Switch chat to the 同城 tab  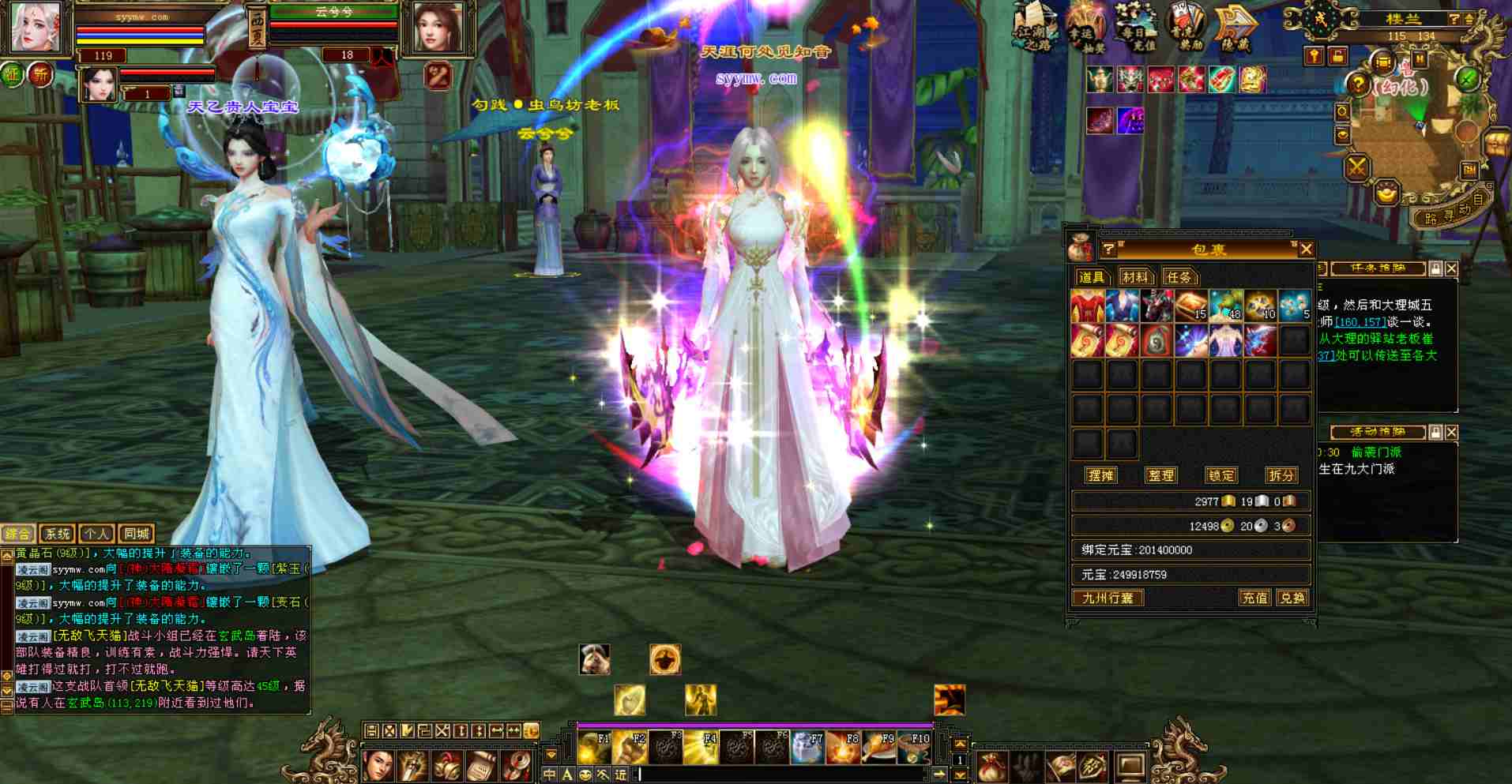[136, 534]
